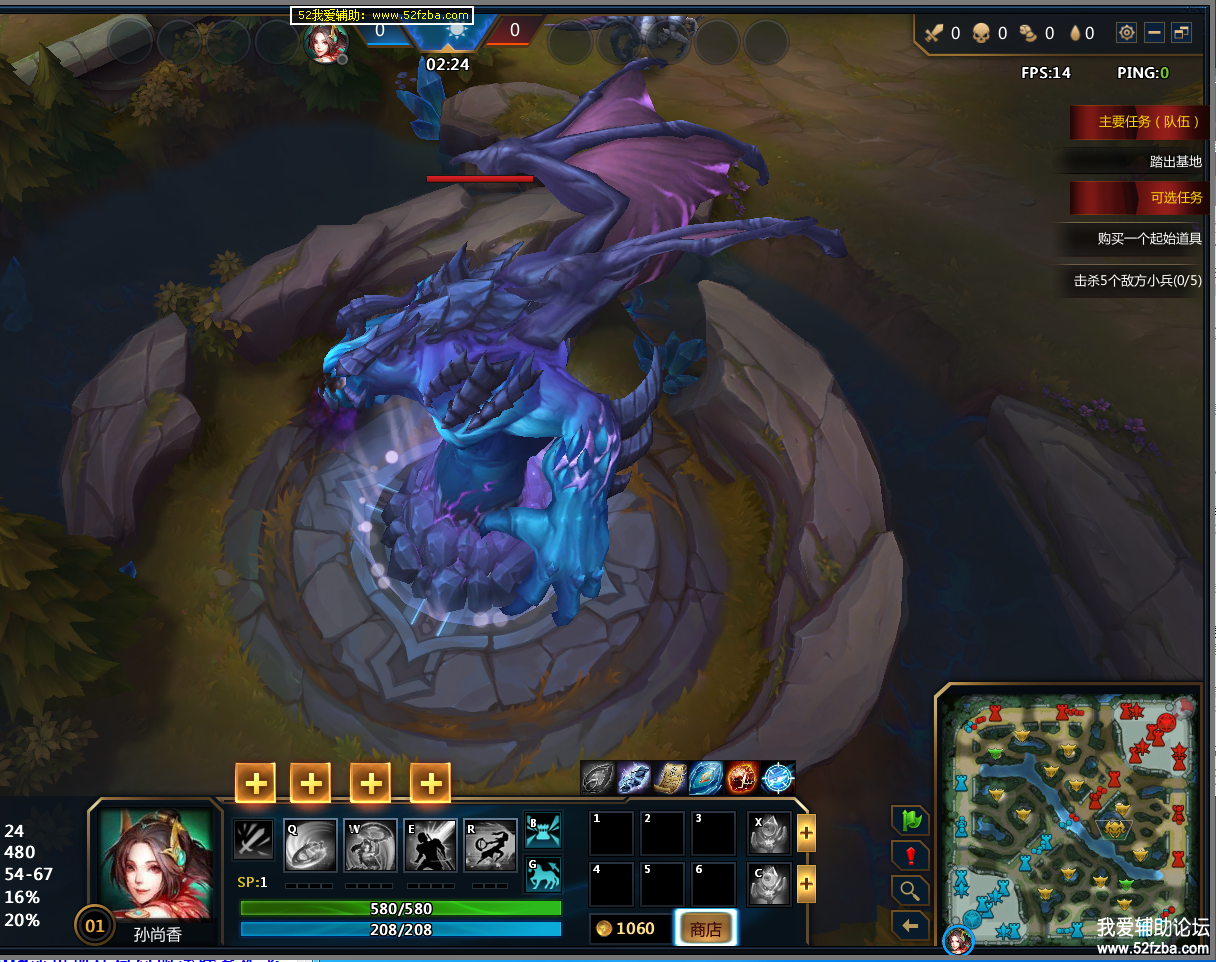Click the plus button beside the X slot
Image resolution: width=1216 pixels, height=962 pixels.
[806, 832]
